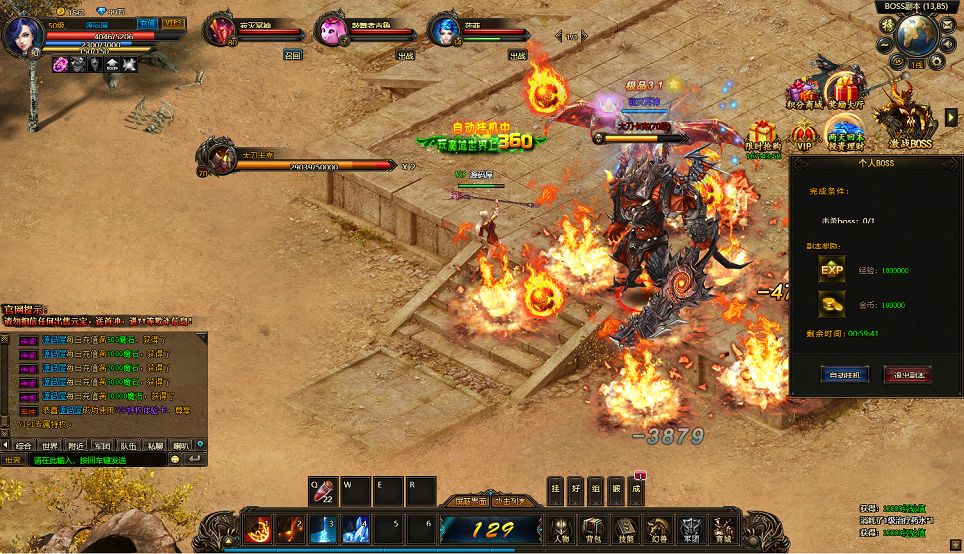The image size is (964, 554).
Task: Open the 激战BOSS event icon
Action: pyautogui.click(x=906, y=123)
